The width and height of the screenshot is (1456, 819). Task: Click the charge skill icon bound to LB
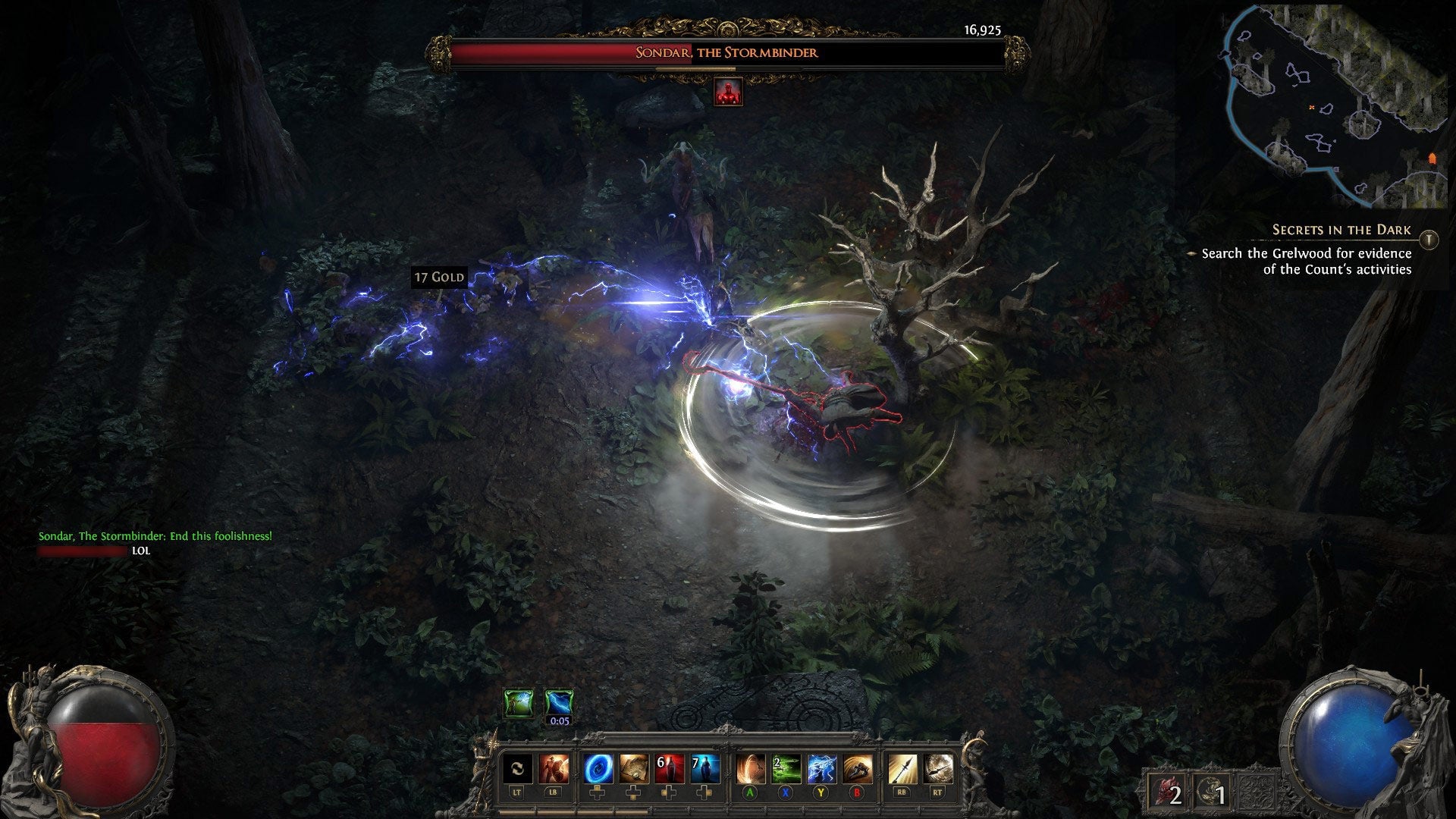click(553, 768)
